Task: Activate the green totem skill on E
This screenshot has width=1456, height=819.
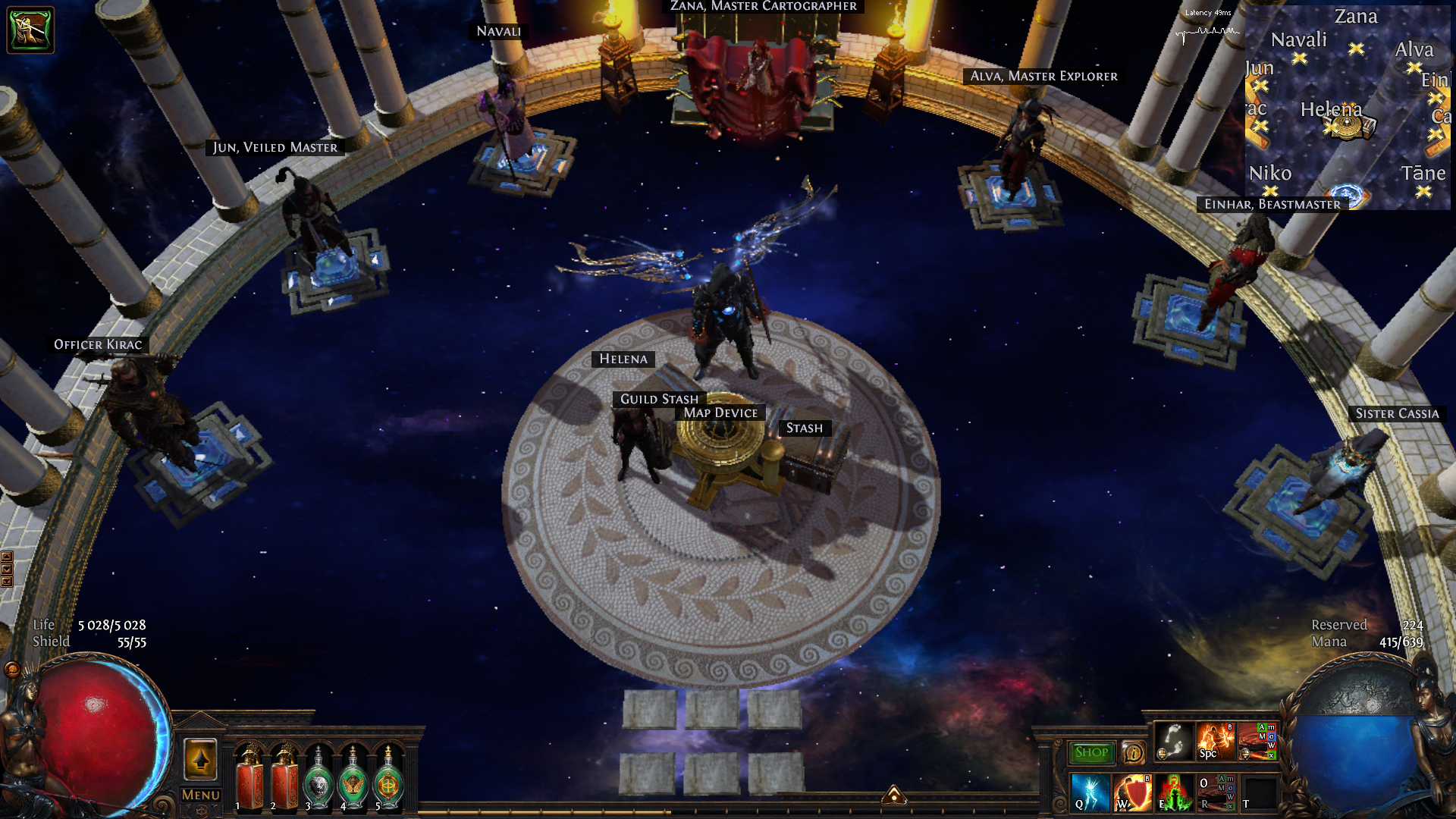Action: pyautogui.click(x=1174, y=792)
